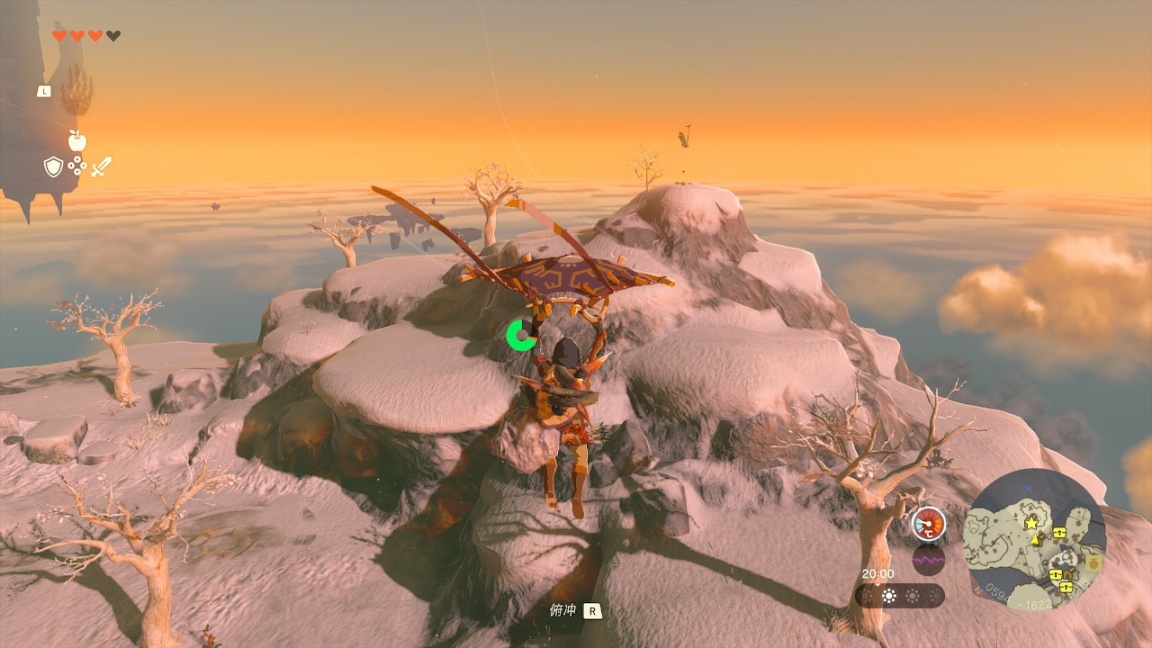The height and width of the screenshot is (648, 1152).
Task: Click the yellow star marker on minimap
Action: [x=1031, y=523]
